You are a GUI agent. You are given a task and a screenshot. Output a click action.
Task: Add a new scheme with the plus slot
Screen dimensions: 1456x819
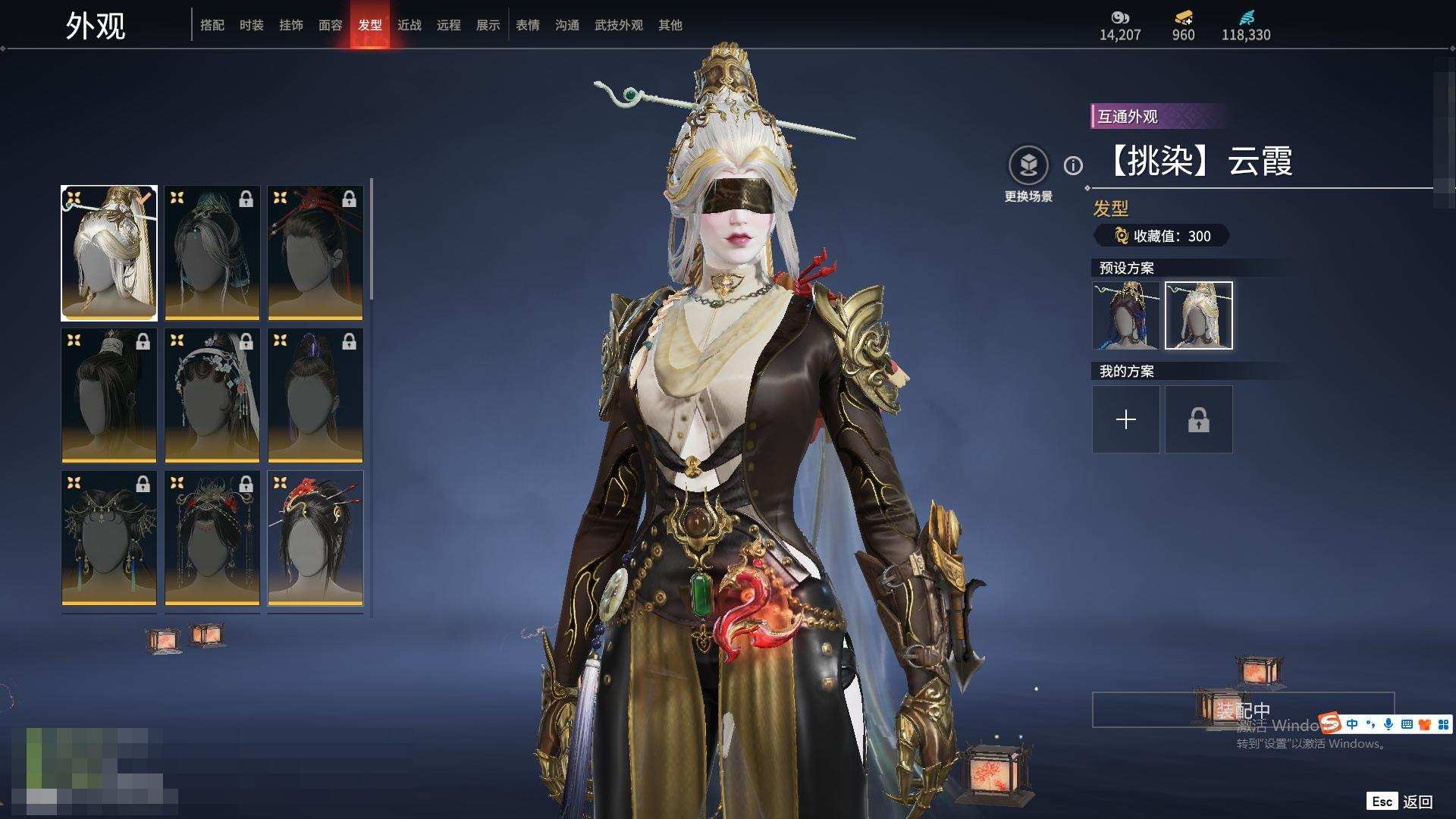[1126, 419]
